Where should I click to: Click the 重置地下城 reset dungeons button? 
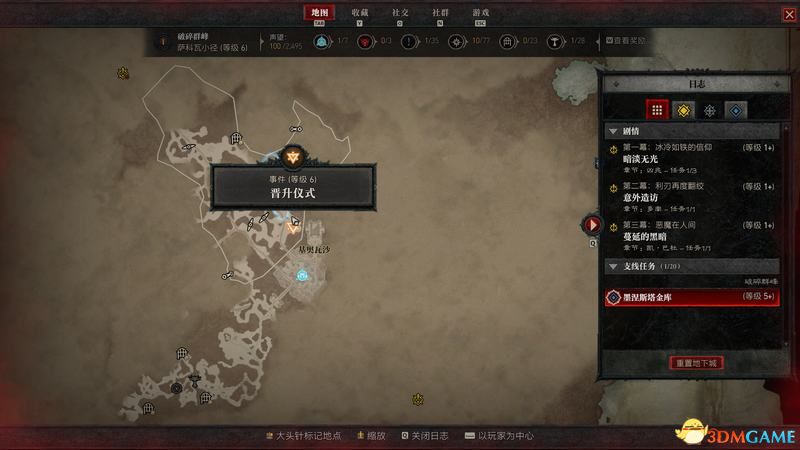696,362
